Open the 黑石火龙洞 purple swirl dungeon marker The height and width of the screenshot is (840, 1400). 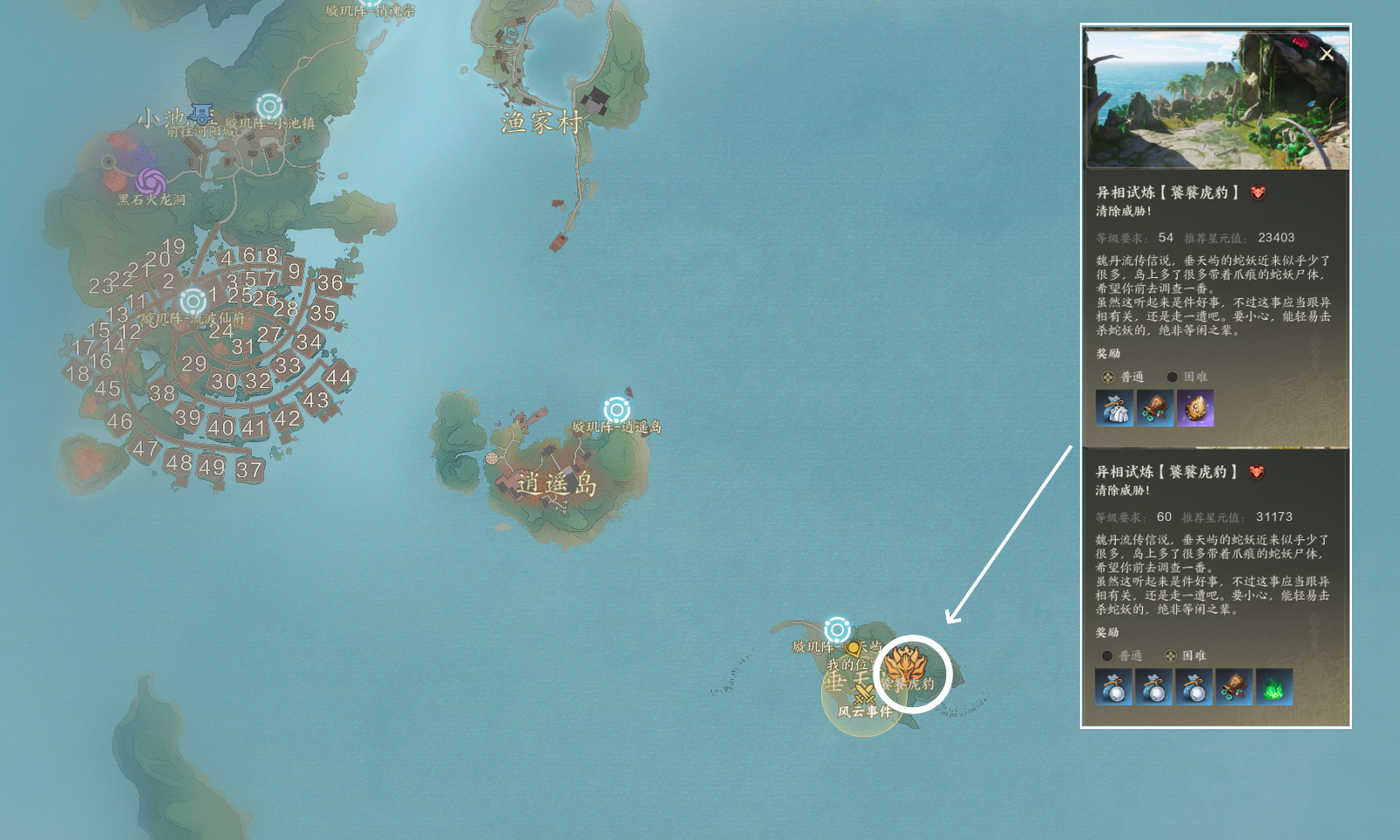tap(151, 182)
